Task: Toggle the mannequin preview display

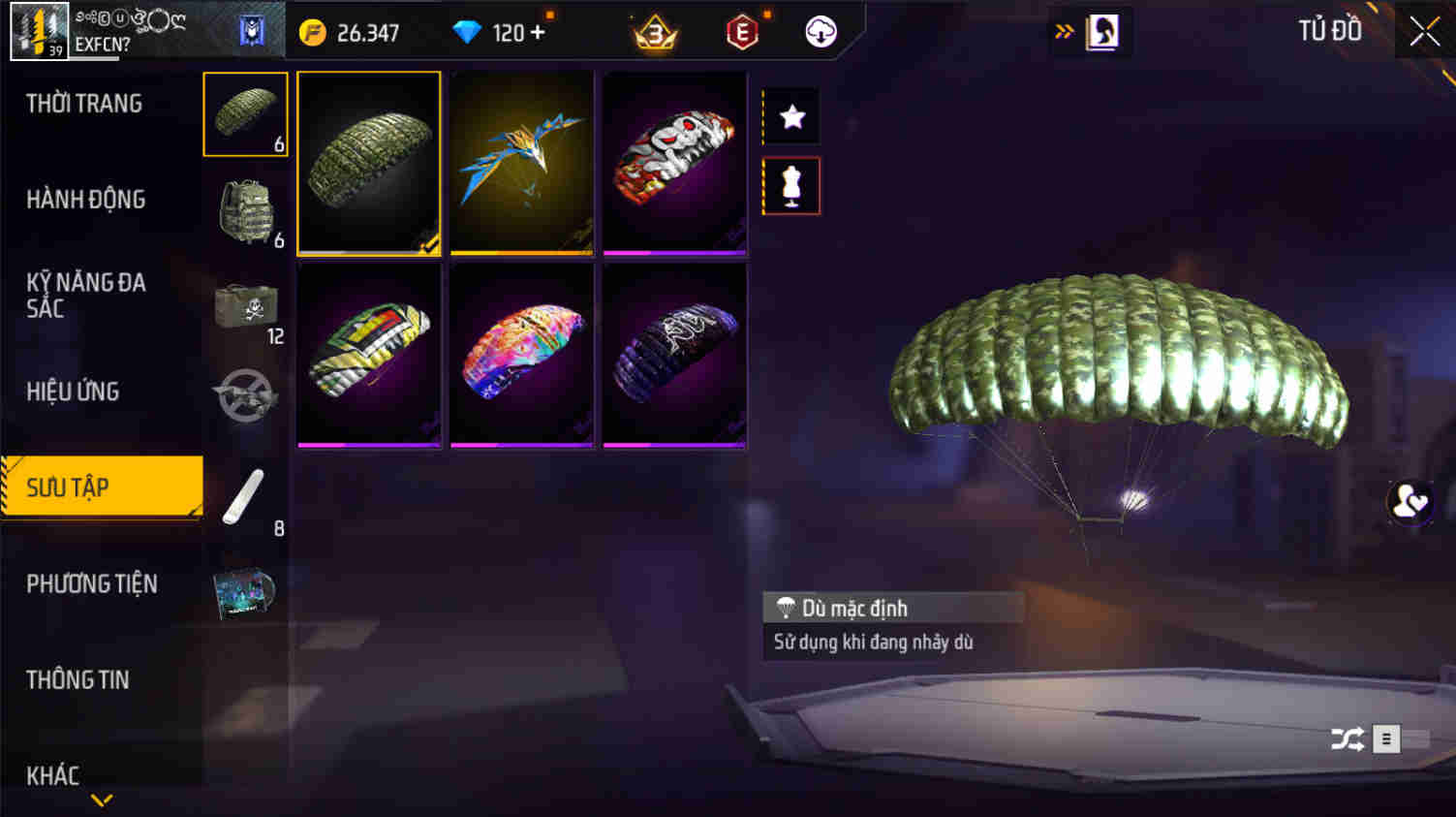Action: coord(791,185)
